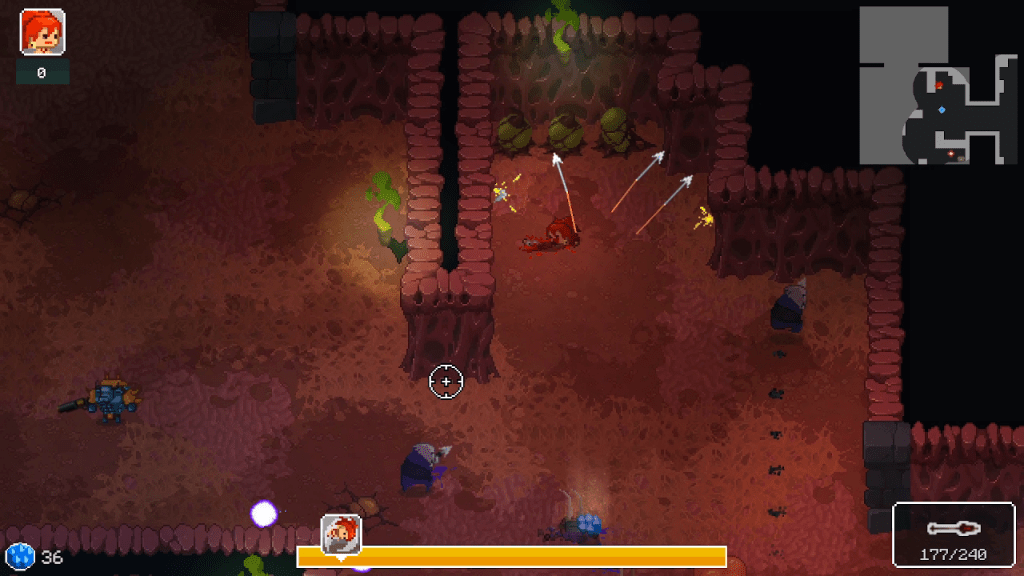Click the blue currency icon beside 36
This screenshot has height=576, width=1024.
pyautogui.click(x=19, y=556)
